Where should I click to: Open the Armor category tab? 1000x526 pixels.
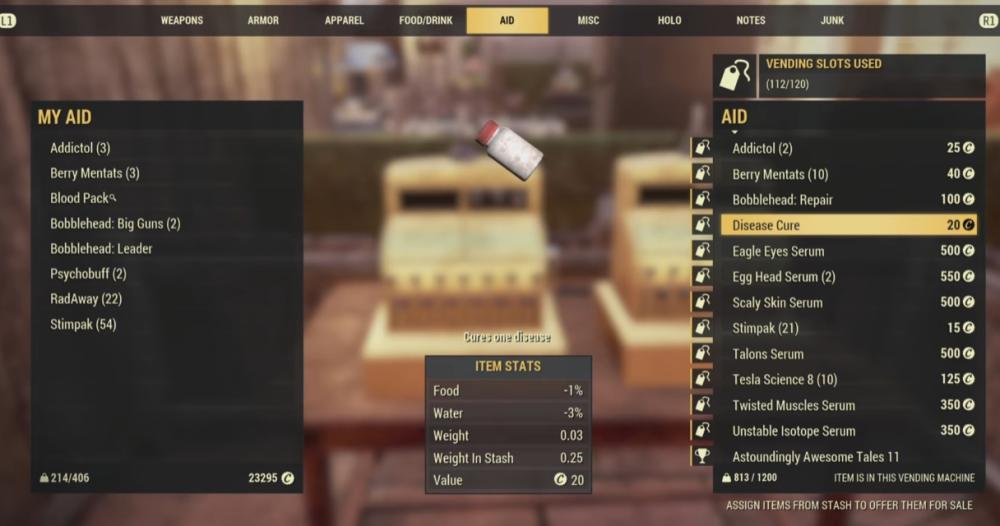click(263, 20)
